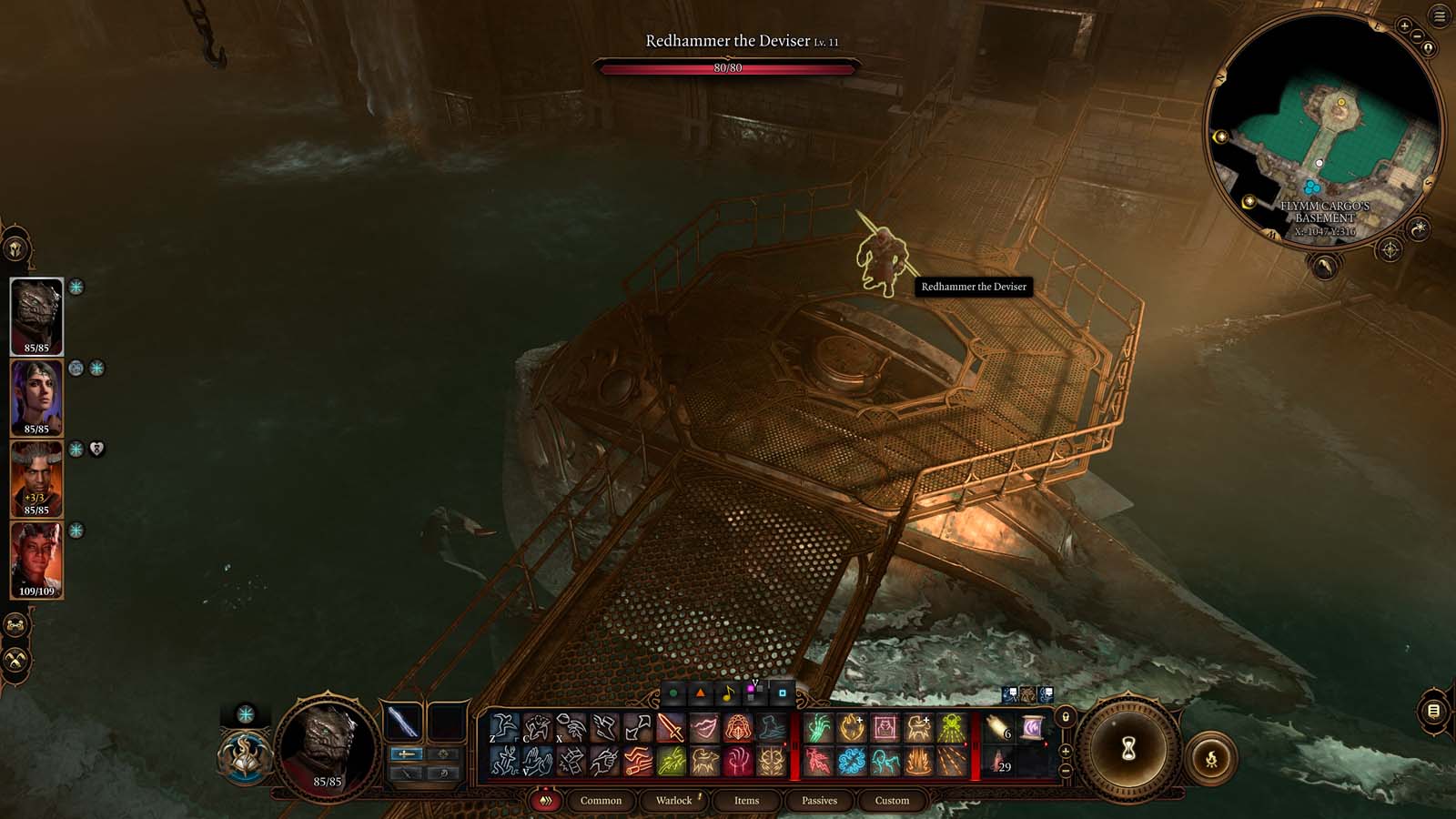Click the crossed hammers icon on lower sidebar
This screenshot has height=819, width=1456.
point(15,659)
